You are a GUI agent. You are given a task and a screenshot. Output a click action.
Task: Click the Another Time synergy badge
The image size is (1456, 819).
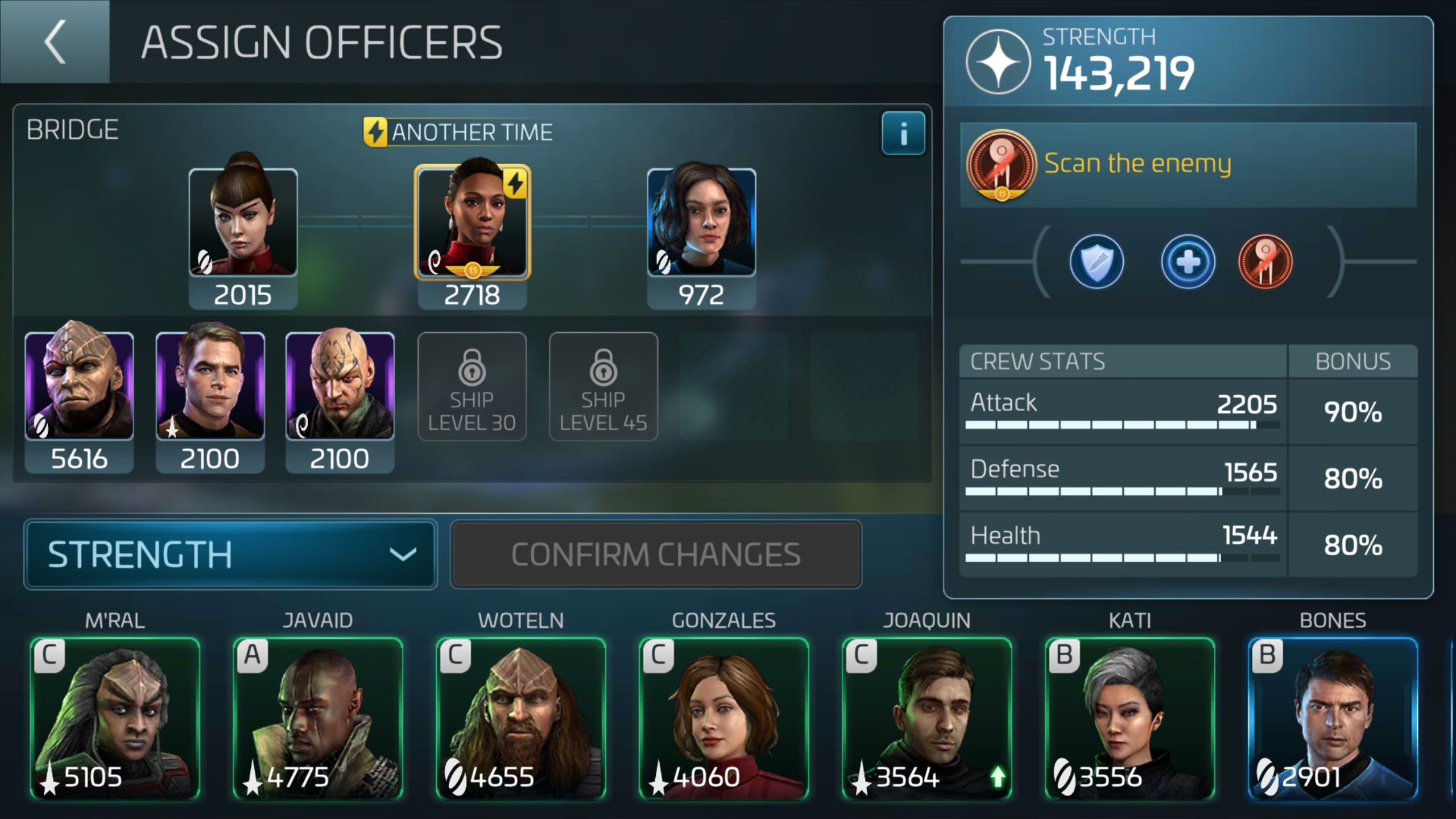point(458,131)
